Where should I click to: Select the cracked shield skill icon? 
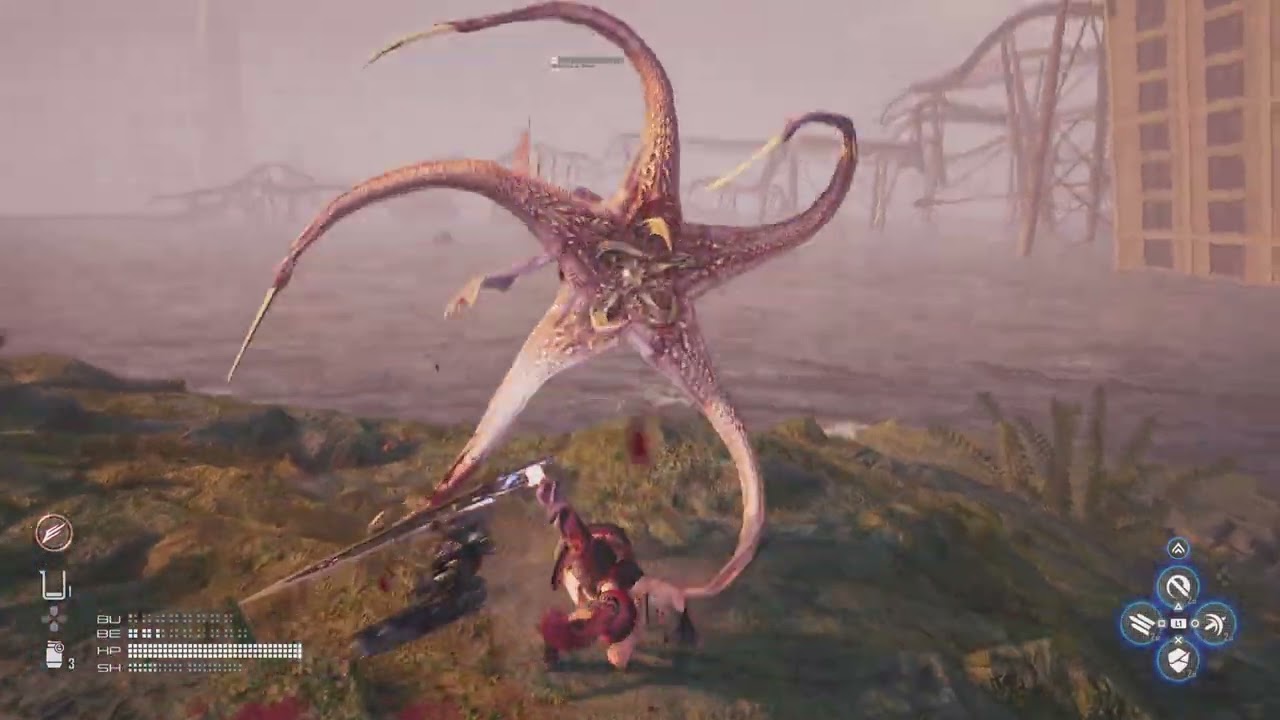[x=1178, y=660]
